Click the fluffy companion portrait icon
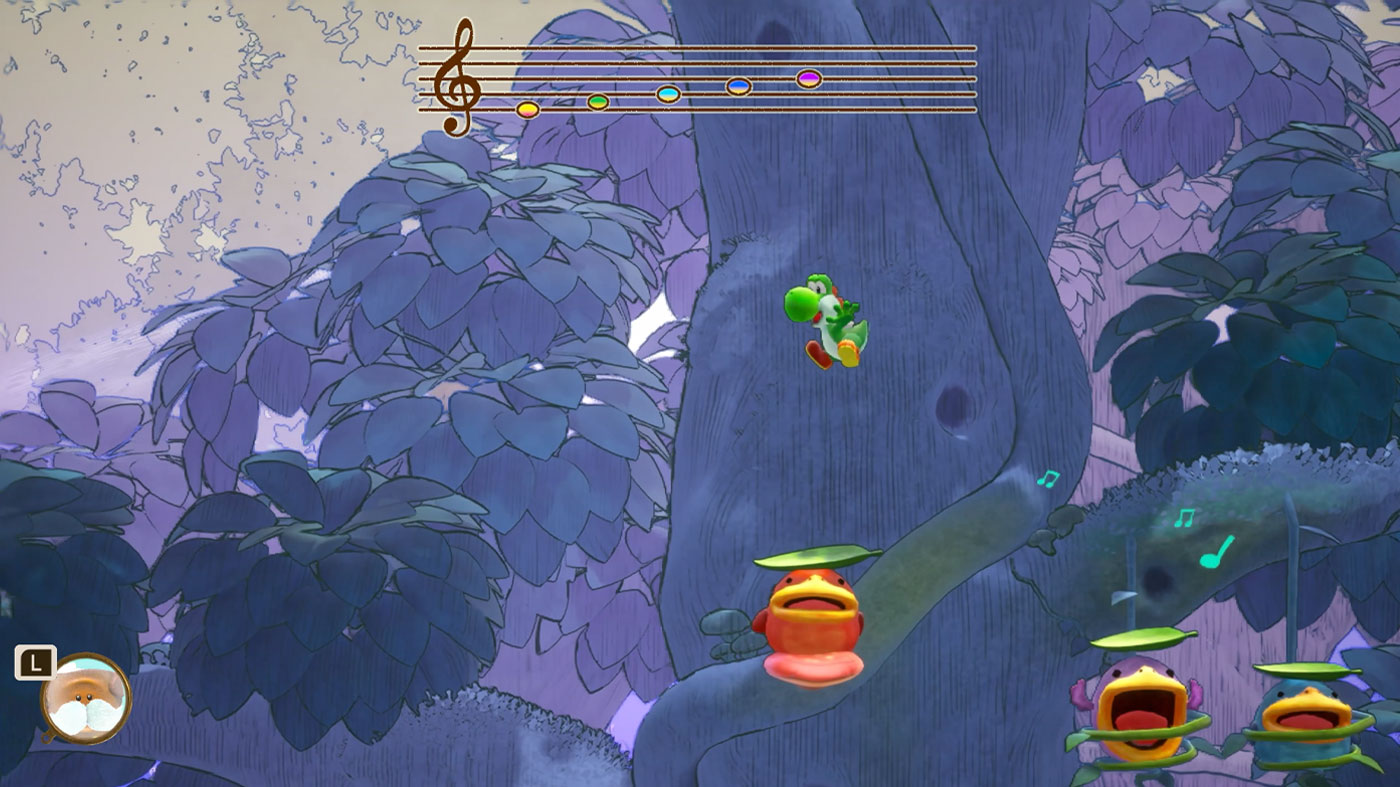This screenshot has width=1400, height=787. [86, 698]
